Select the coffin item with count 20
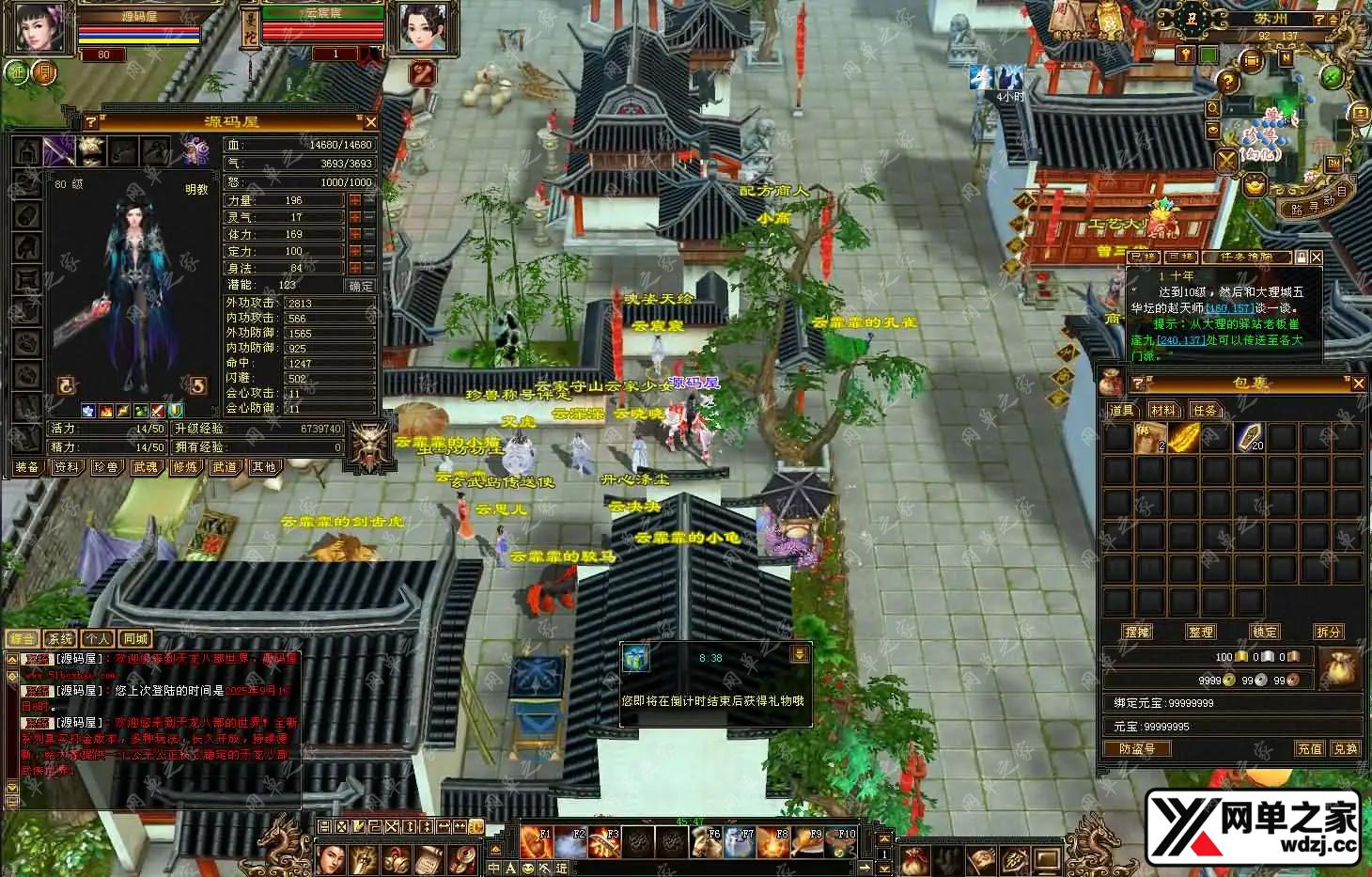The width and height of the screenshot is (1372, 877). (x=1251, y=438)
